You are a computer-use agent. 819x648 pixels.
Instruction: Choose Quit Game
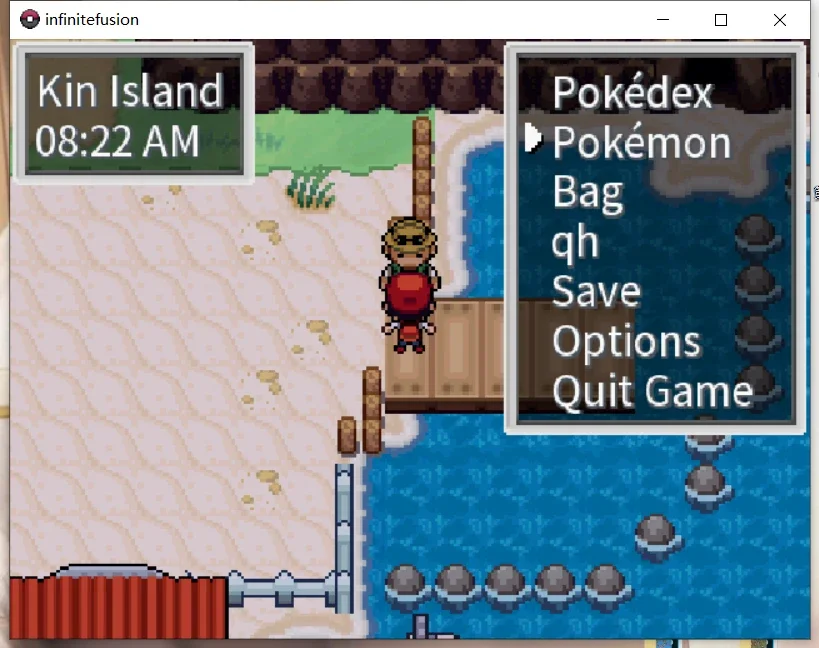[x=652, y=391]
